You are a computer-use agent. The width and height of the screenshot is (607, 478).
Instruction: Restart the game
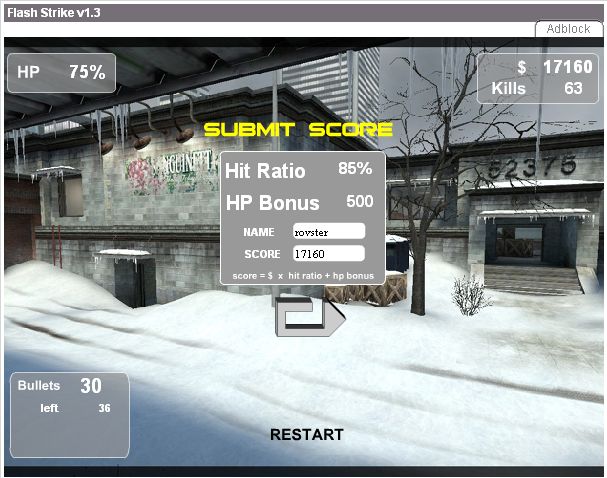click(x=306, y=435)
